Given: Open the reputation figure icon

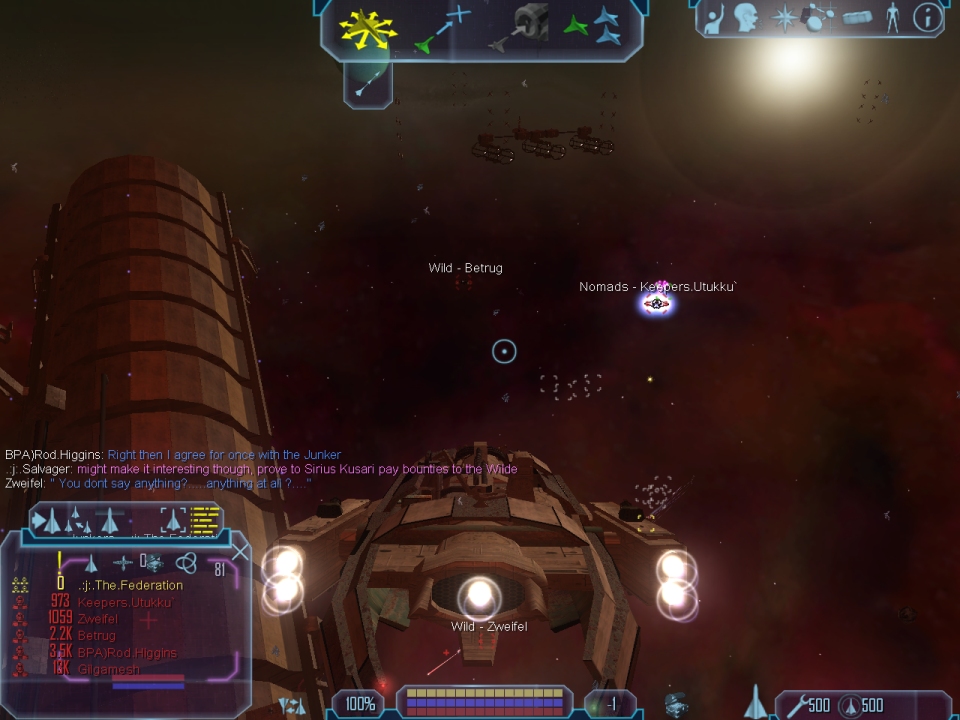Looking at the screenshot, I should (x=893, y=18).
